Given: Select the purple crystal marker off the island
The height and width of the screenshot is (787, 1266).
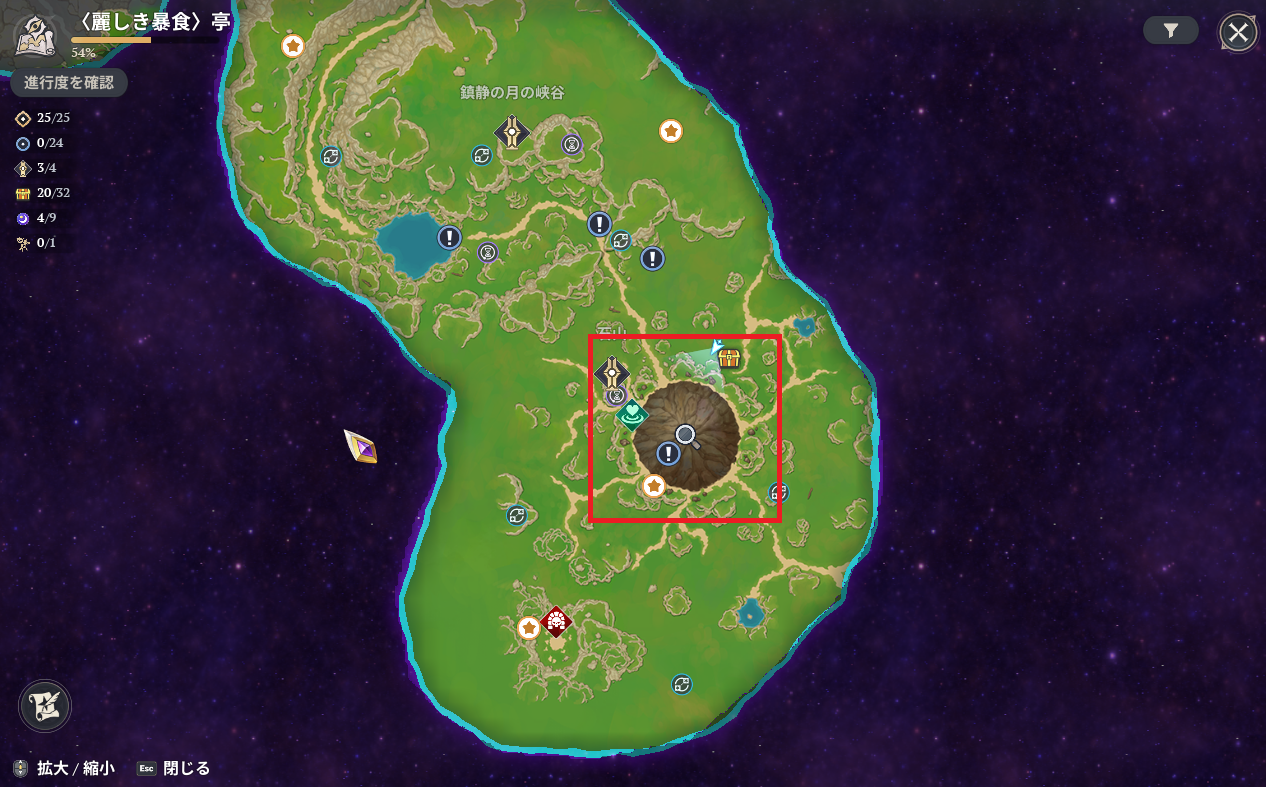Looking at the screenshot, I should click(x=361, y=445).
